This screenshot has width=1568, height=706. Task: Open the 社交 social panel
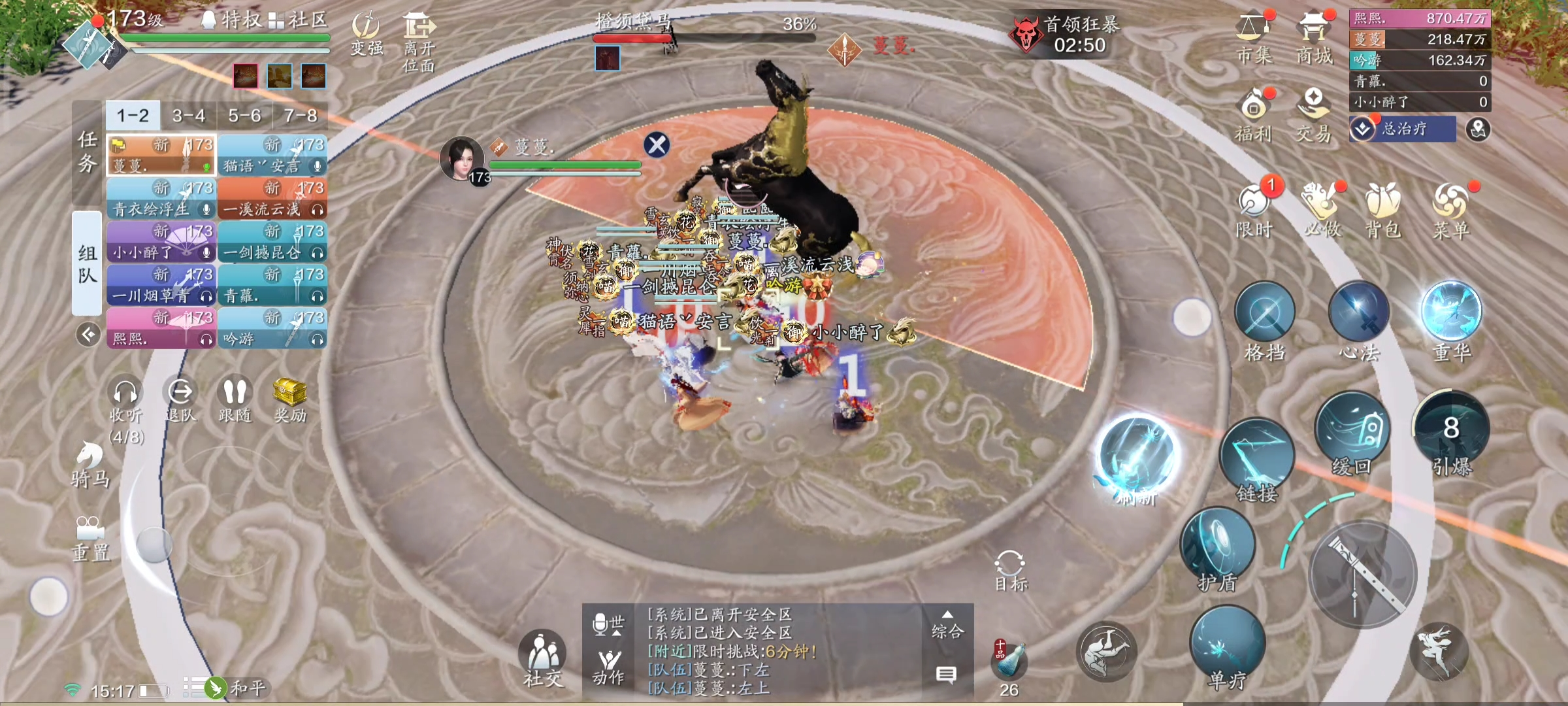[542, 657]
